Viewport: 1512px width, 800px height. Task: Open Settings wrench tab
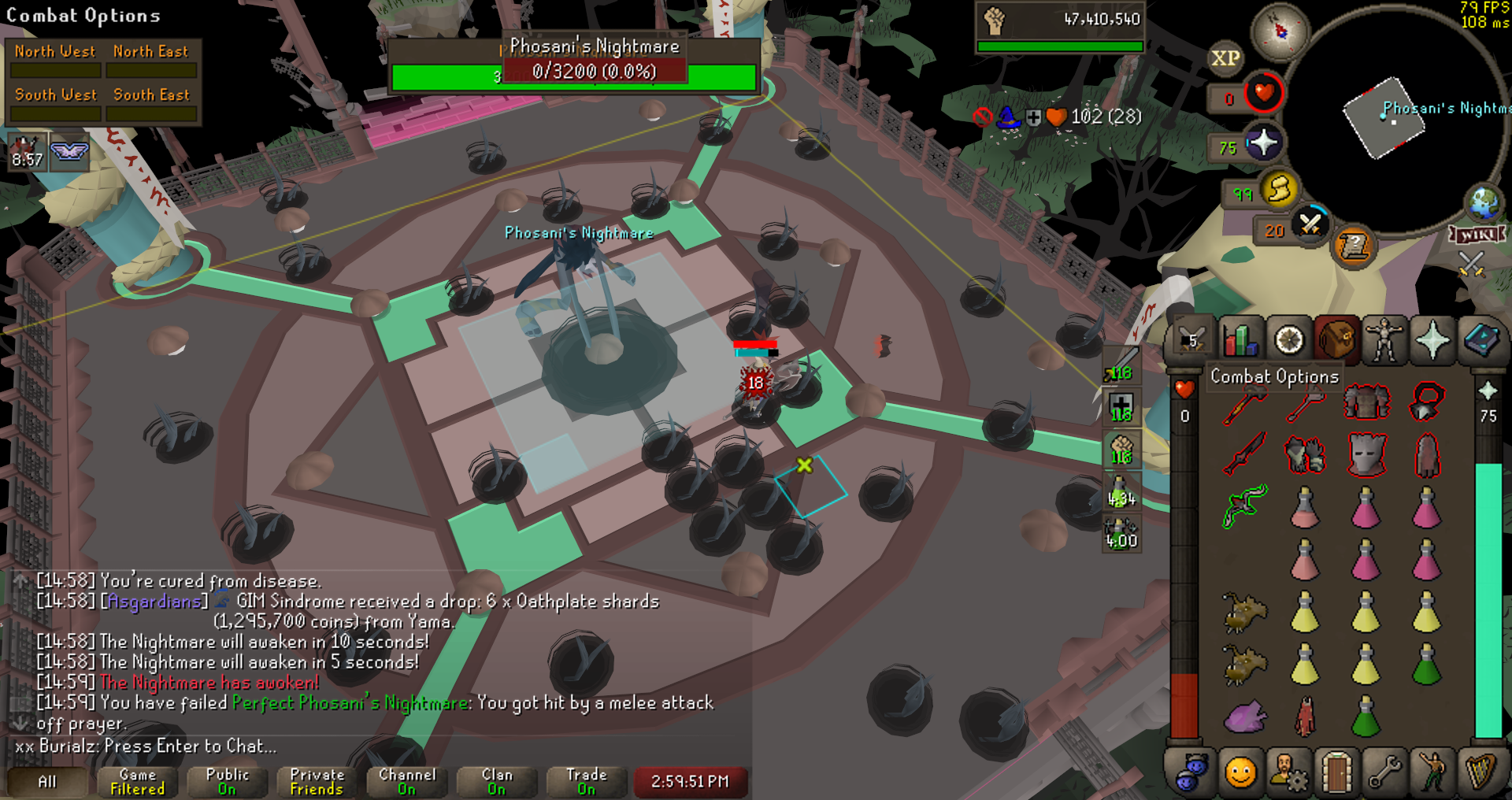tap(1384, 772)
